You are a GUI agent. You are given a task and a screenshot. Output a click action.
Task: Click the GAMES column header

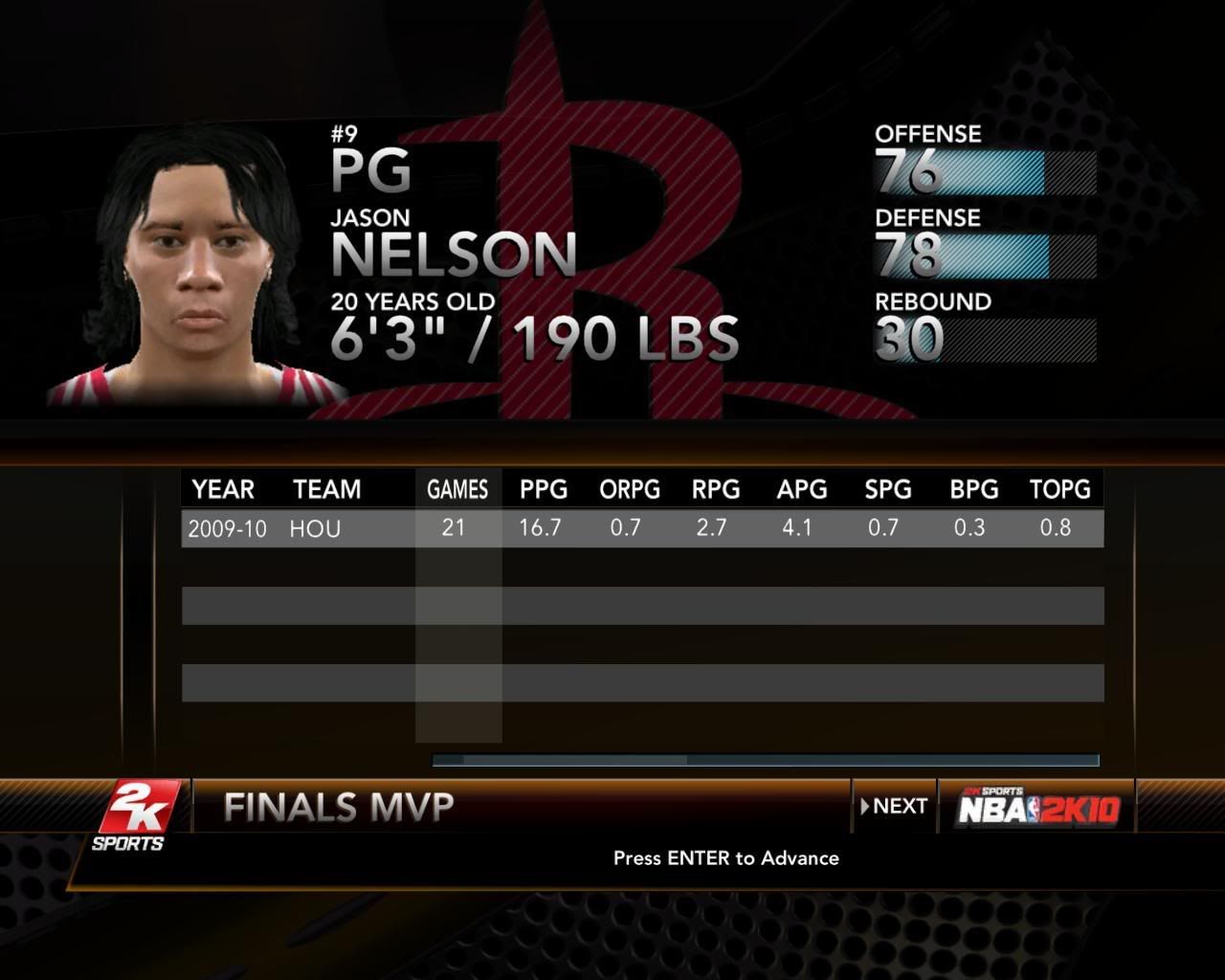[457, 489]
